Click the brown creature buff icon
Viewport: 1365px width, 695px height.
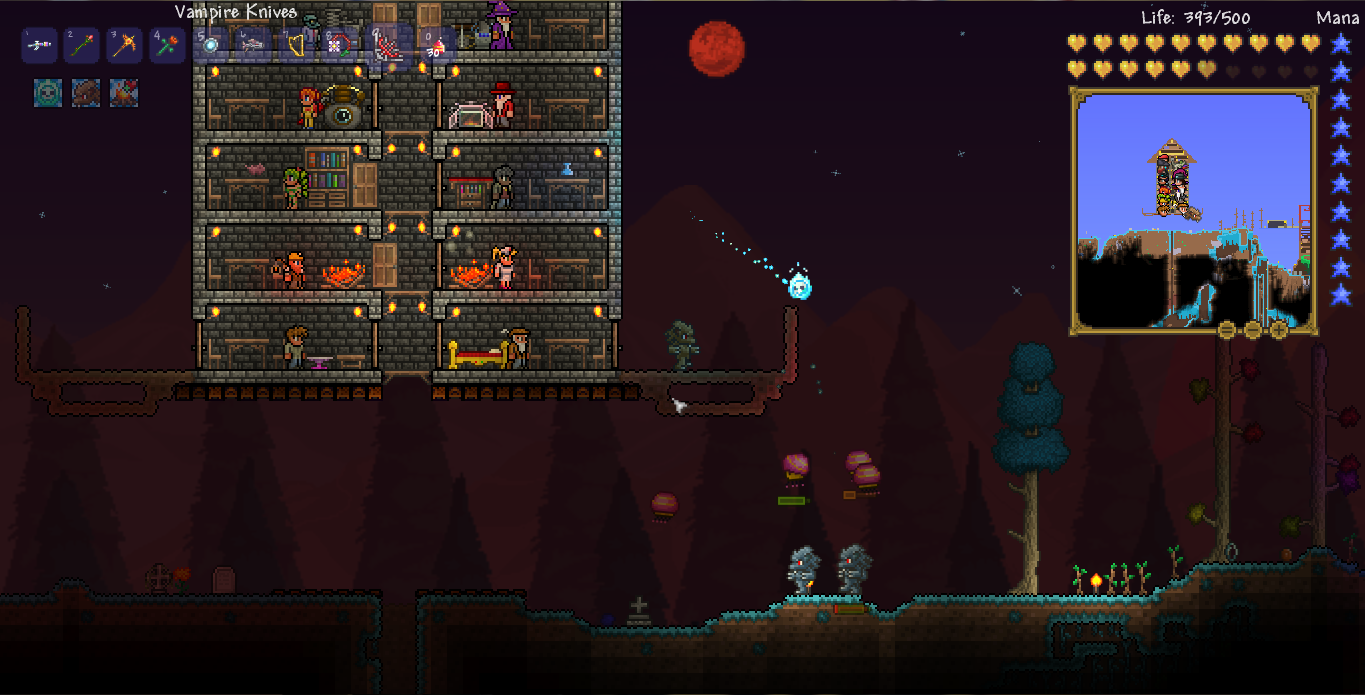(x=86, y=93)
